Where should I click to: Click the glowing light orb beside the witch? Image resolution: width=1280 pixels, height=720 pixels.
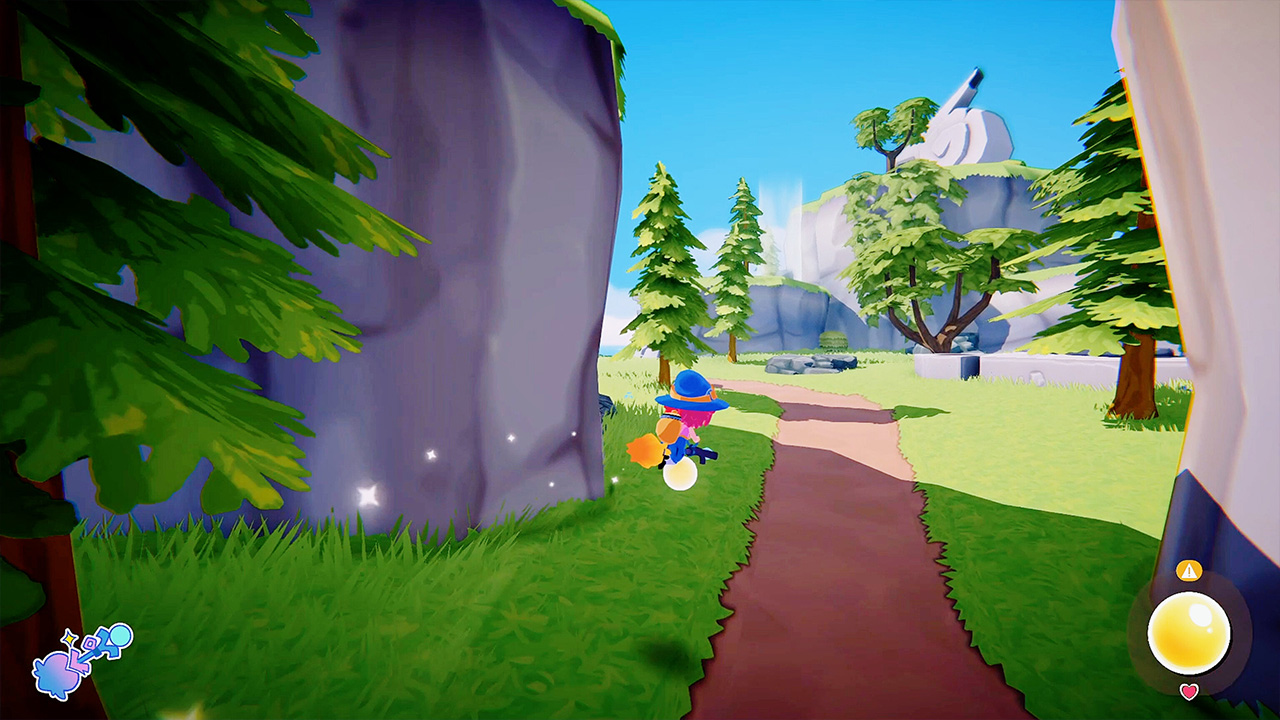click(x=681, y=475)
